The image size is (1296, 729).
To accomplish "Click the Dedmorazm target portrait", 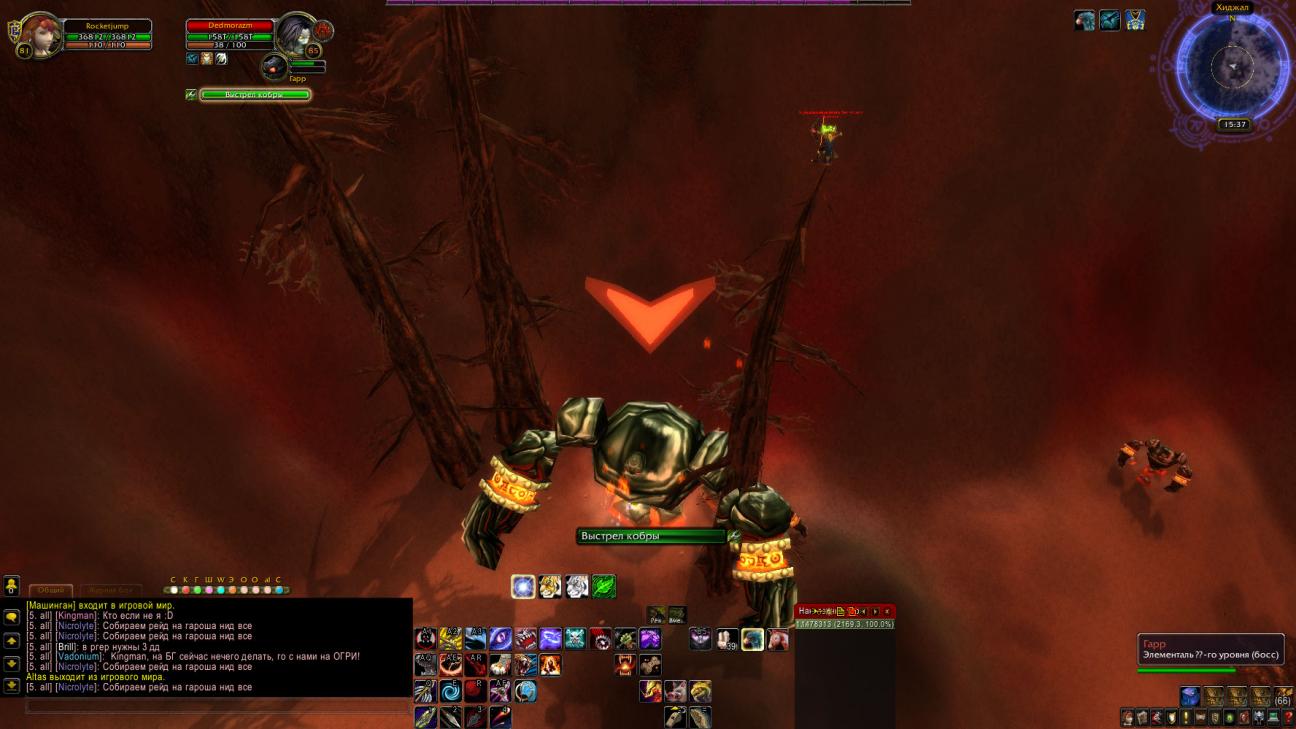I will point(297,35).
